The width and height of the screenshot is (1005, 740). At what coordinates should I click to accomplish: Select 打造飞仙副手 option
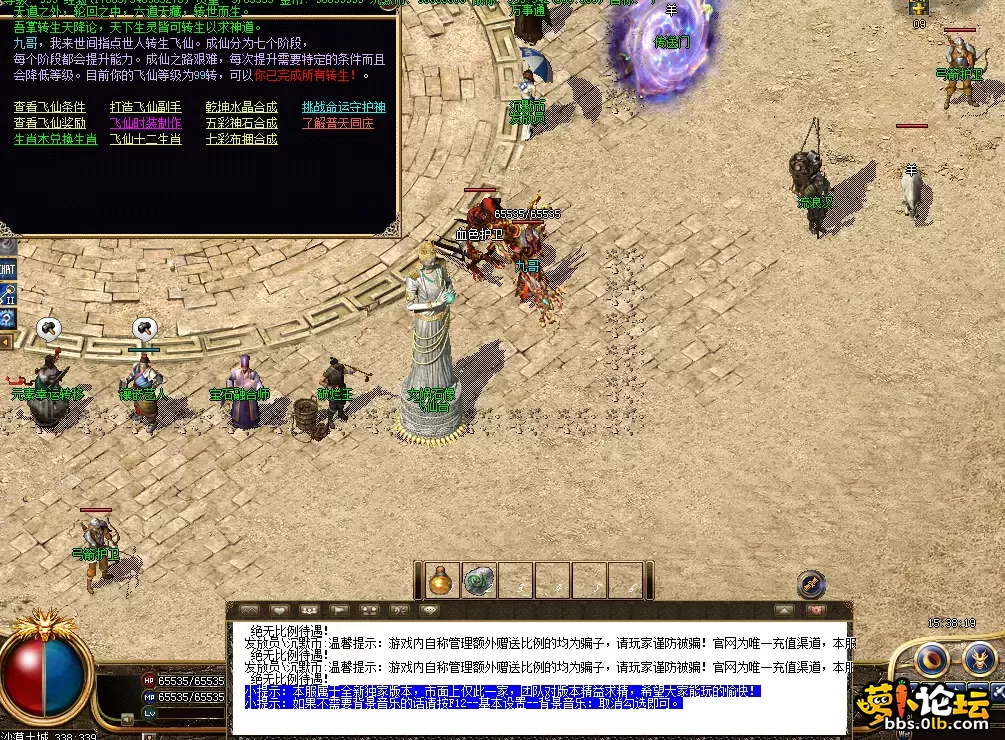tap(145, 107)
